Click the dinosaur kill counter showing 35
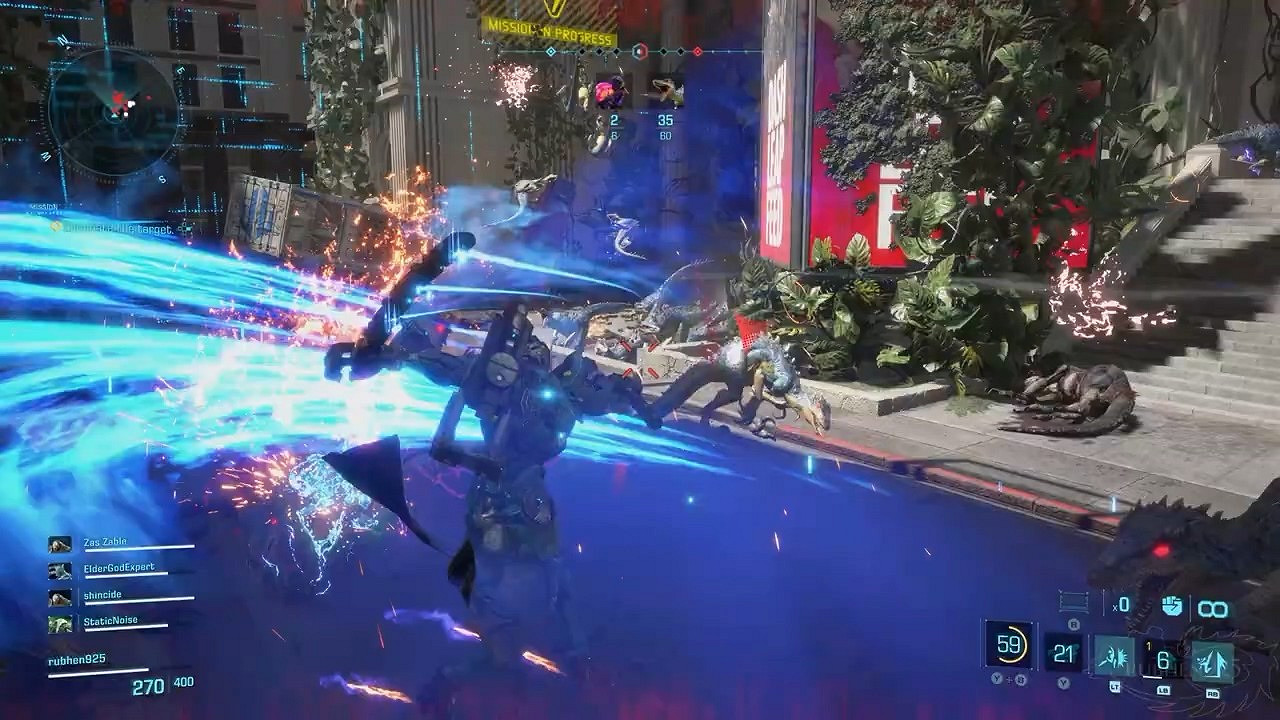Viewport: 1280px width, 720px height. coord(665,120)
